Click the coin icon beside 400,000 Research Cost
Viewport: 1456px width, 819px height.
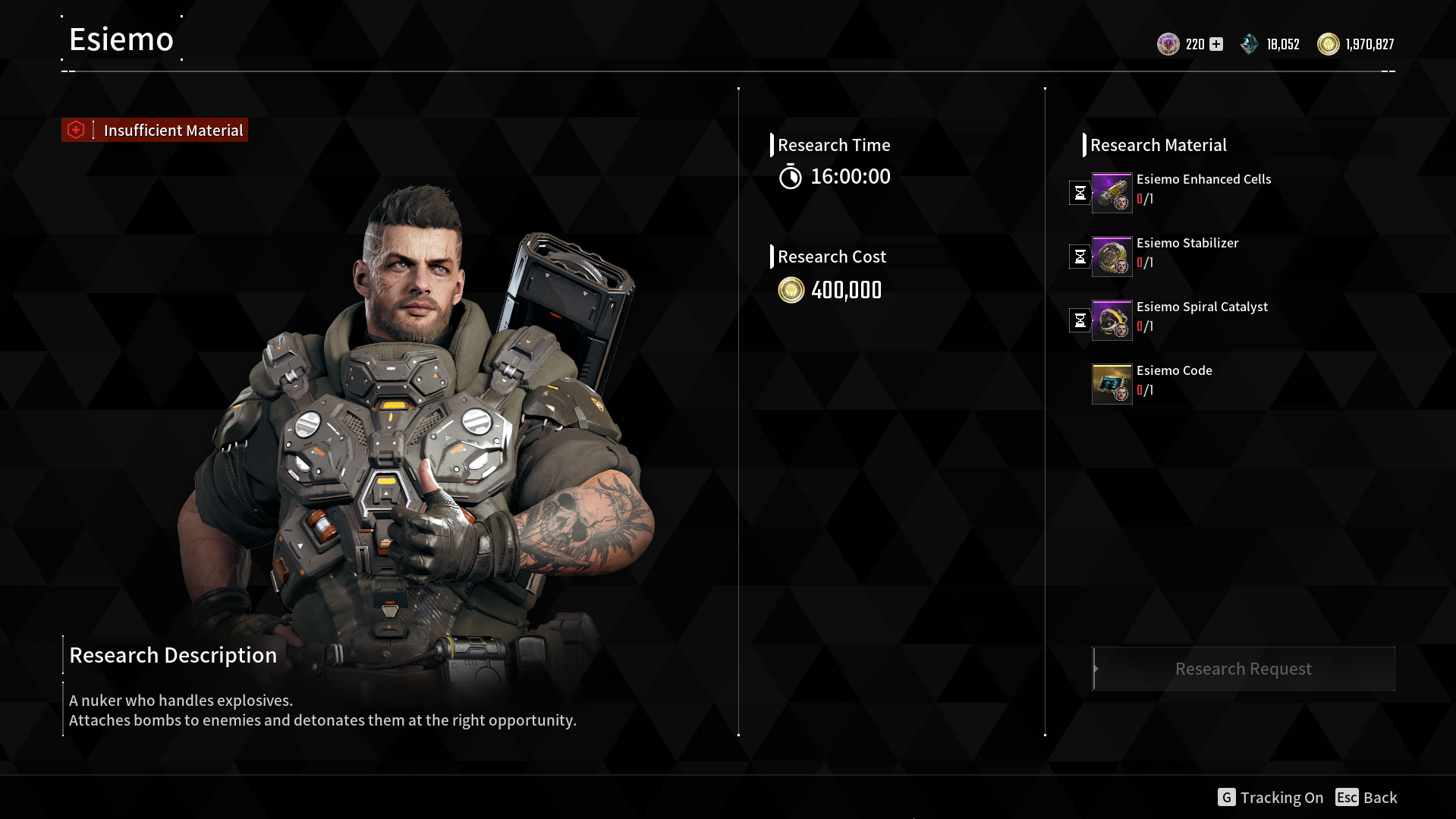click(x=791, y=290)
